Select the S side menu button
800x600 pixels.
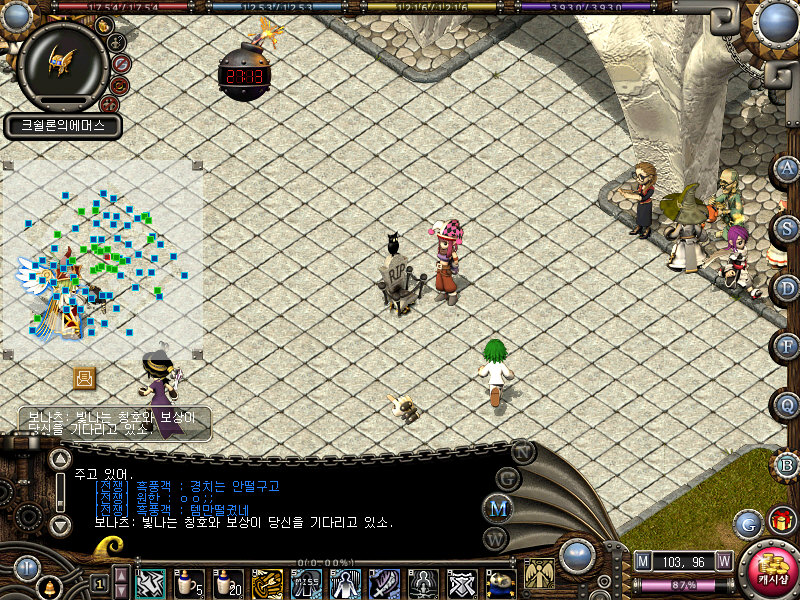786,228
